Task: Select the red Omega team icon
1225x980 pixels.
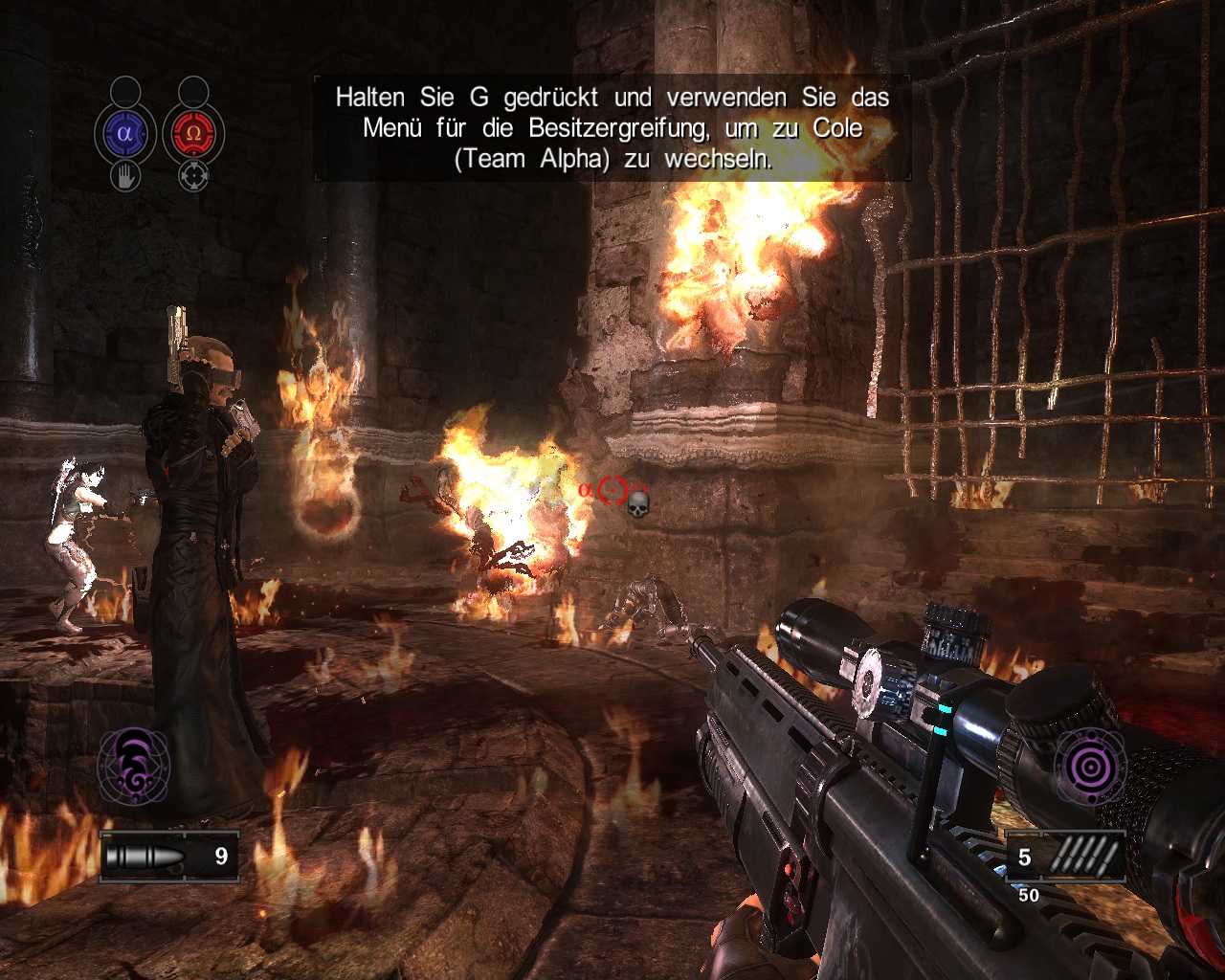Action: pos(193,134)
